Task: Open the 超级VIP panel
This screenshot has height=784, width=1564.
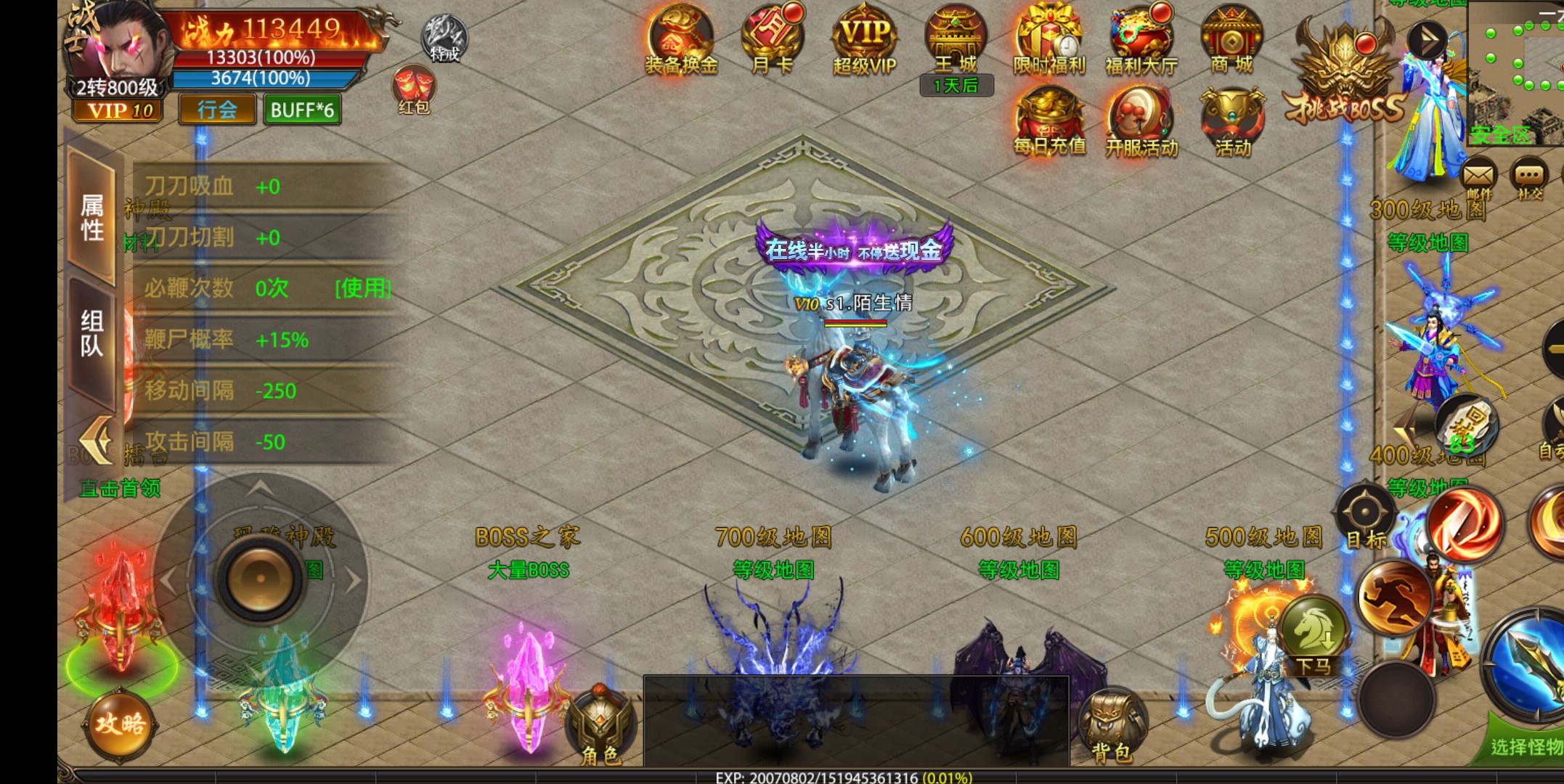Action: (x=864, y=40)
